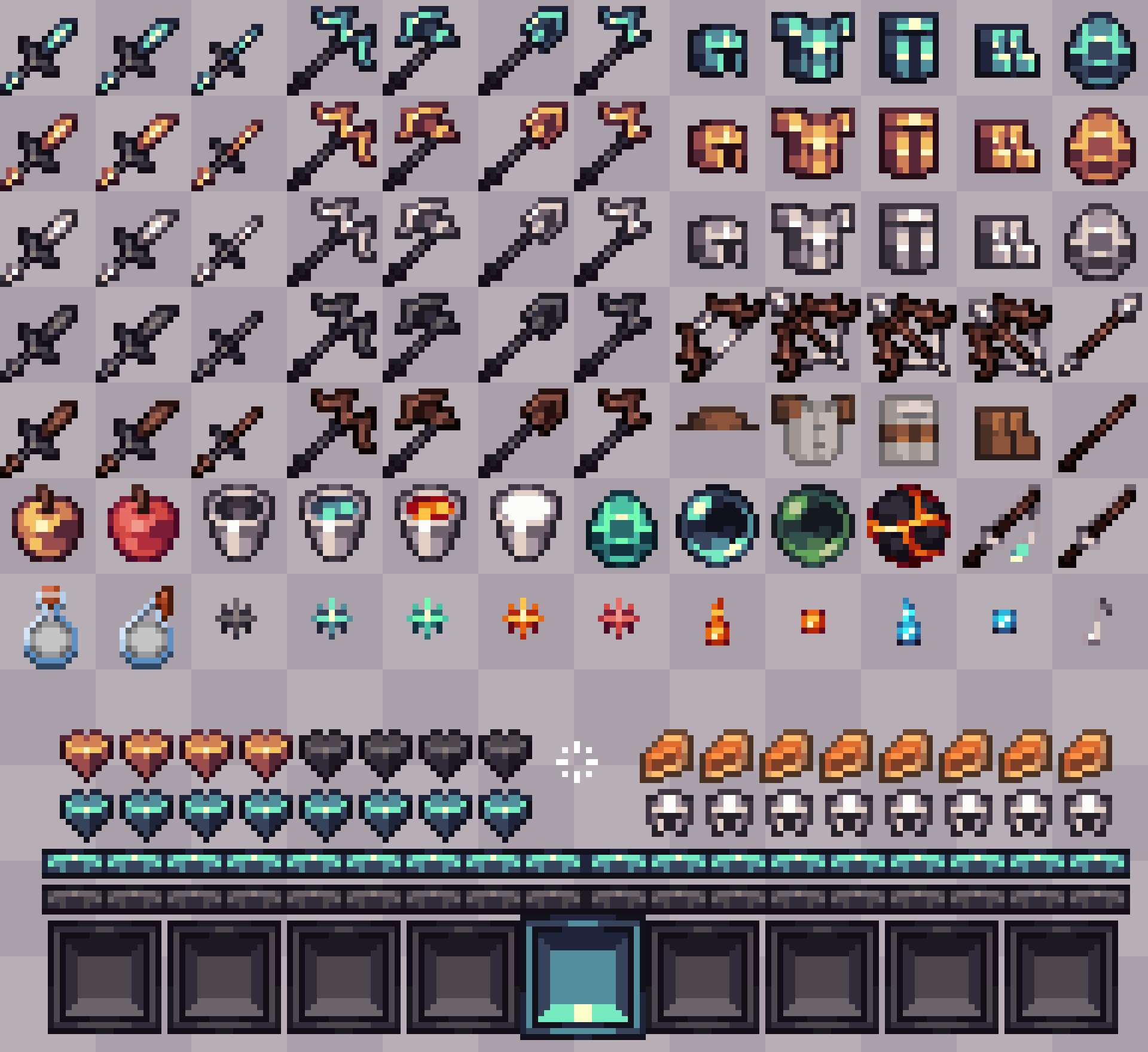Screen dimensions: 1148x1052
Task: Choose the diamond pickaxe
Action: point(335,48)
